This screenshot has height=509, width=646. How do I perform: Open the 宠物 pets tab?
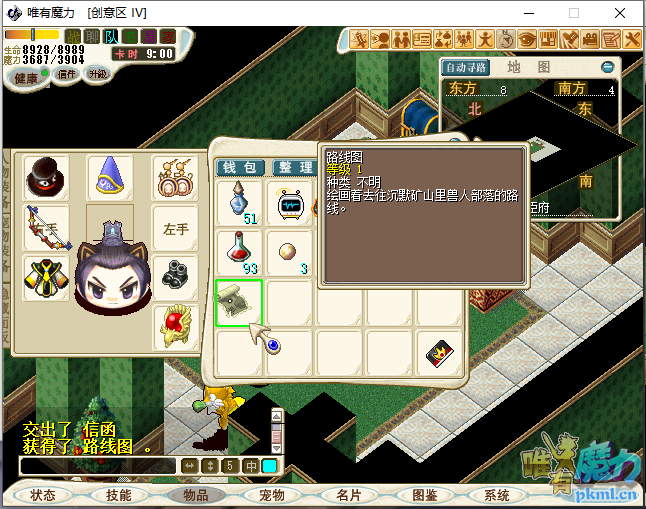coord(272,495)
